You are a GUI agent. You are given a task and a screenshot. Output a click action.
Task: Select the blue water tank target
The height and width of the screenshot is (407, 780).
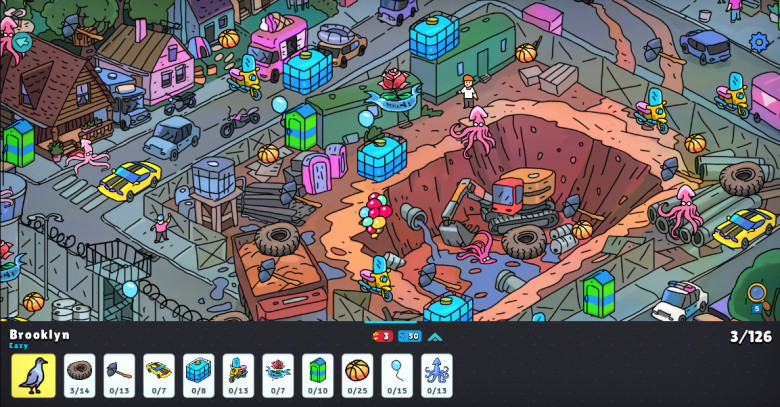[x=198, y=375]
